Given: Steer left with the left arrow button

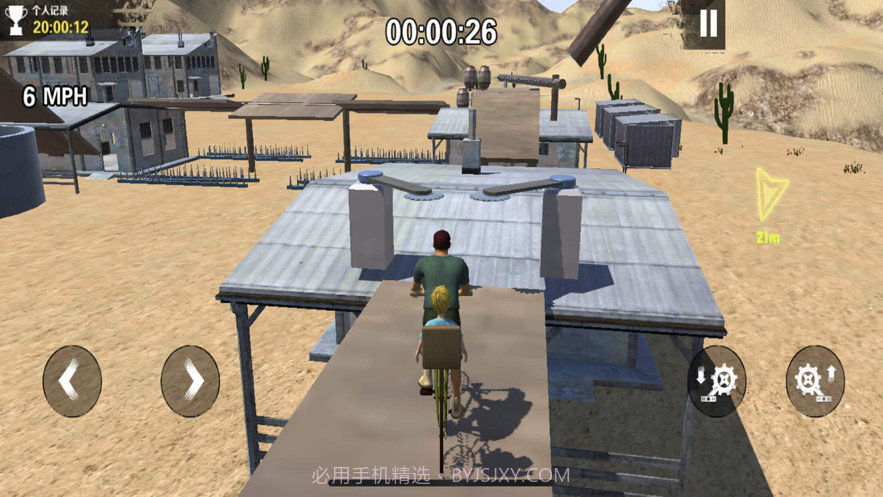Looking at the screenshot, I should [71, 381].
